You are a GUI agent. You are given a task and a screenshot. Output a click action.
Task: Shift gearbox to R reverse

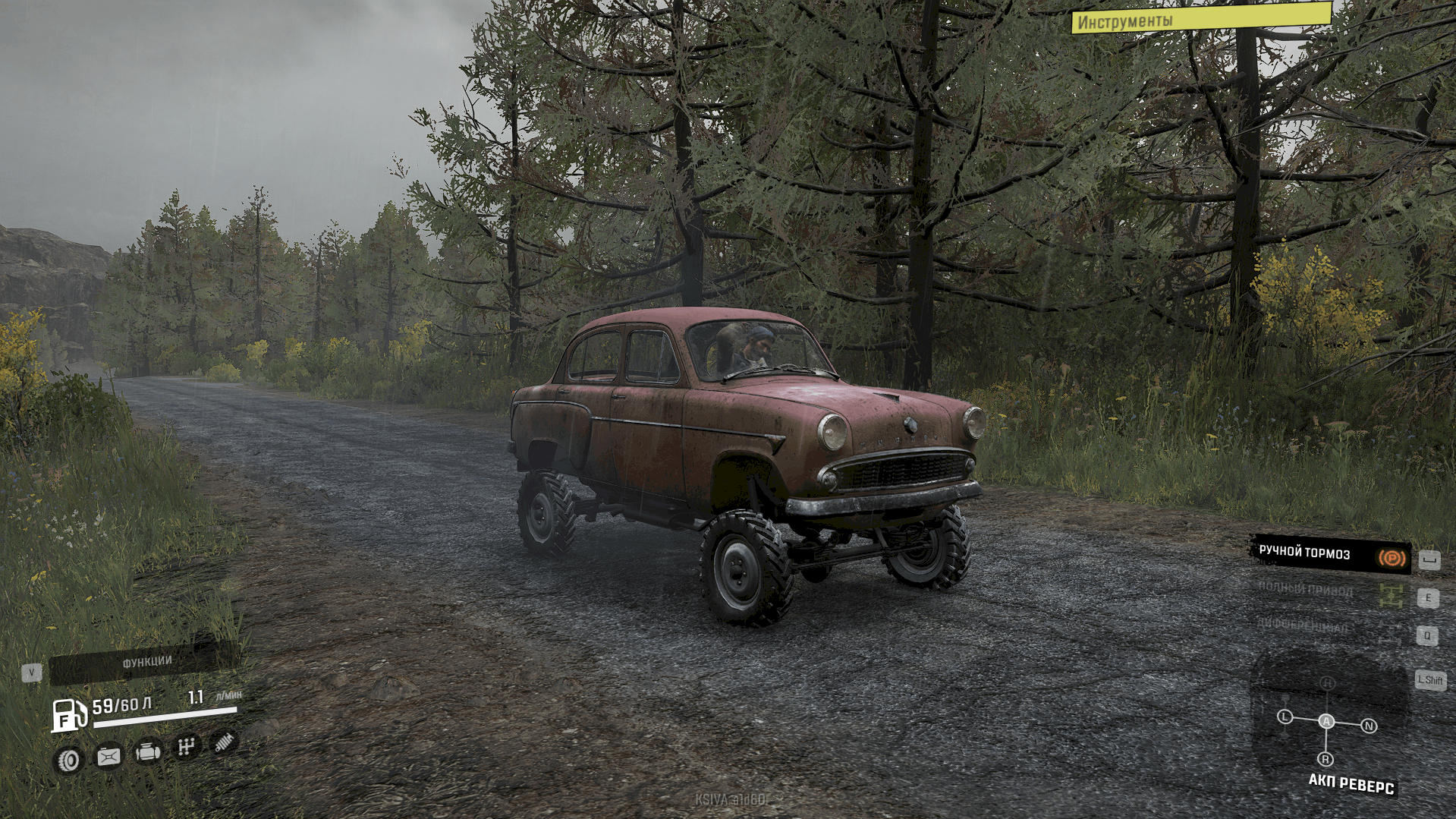coord(1325,759)
